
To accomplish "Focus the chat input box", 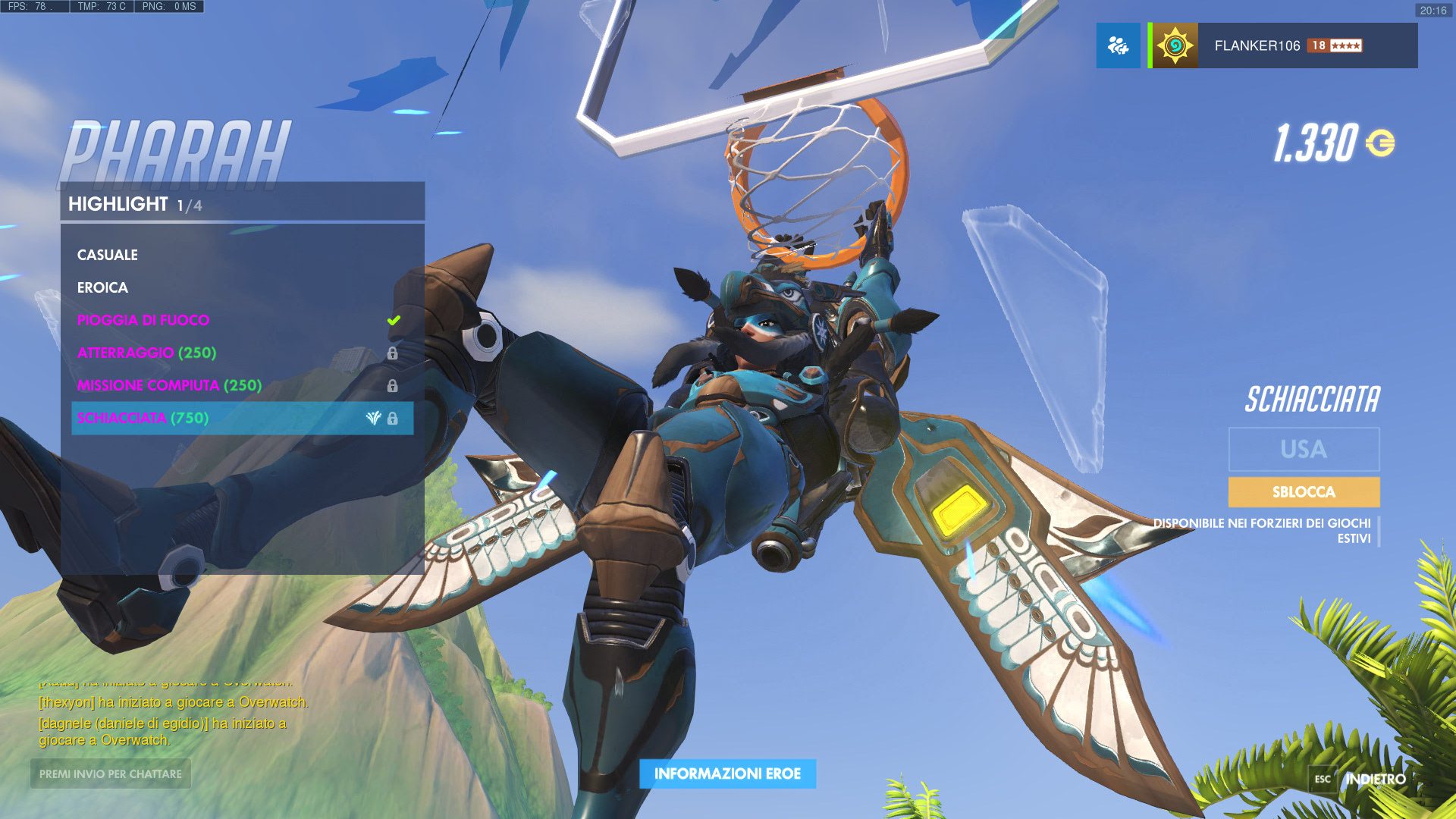I will pyautogui.click(x=111, y=773).
